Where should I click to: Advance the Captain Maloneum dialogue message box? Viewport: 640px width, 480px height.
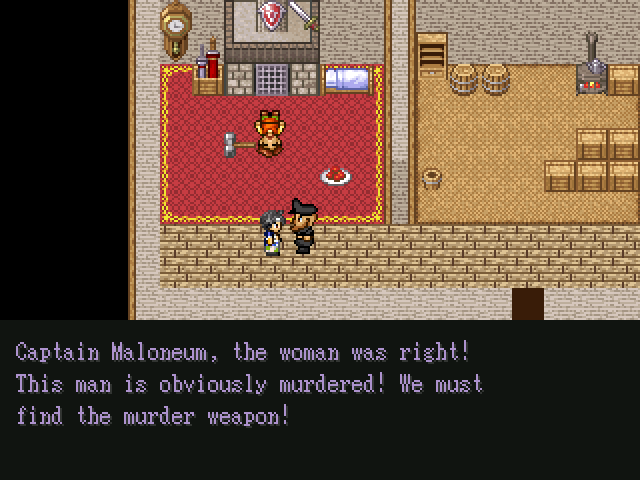[x=320, y=399]
